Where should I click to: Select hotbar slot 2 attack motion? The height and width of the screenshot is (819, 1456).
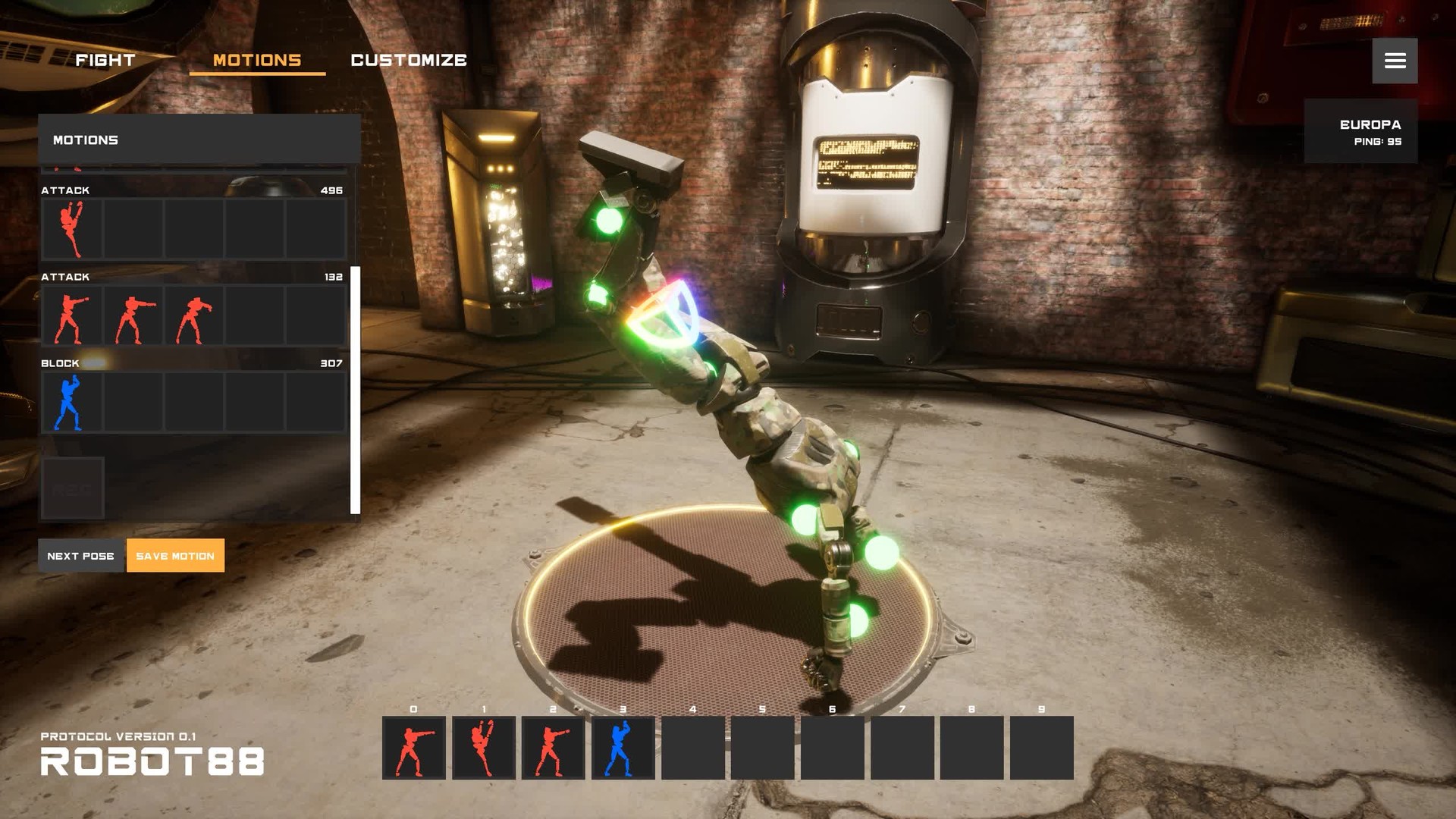554,748
